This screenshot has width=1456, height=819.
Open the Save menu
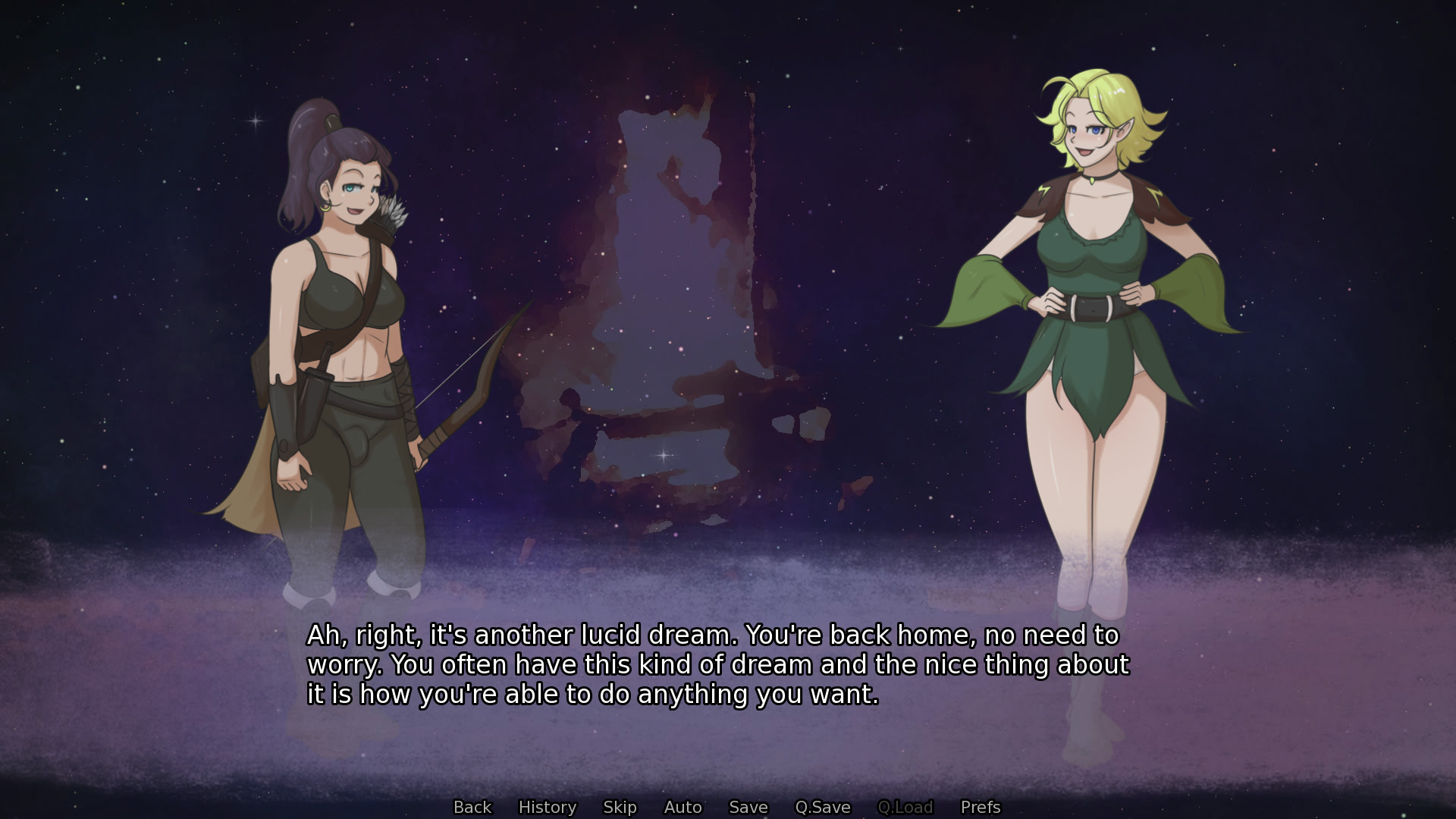tap(748, 807)
